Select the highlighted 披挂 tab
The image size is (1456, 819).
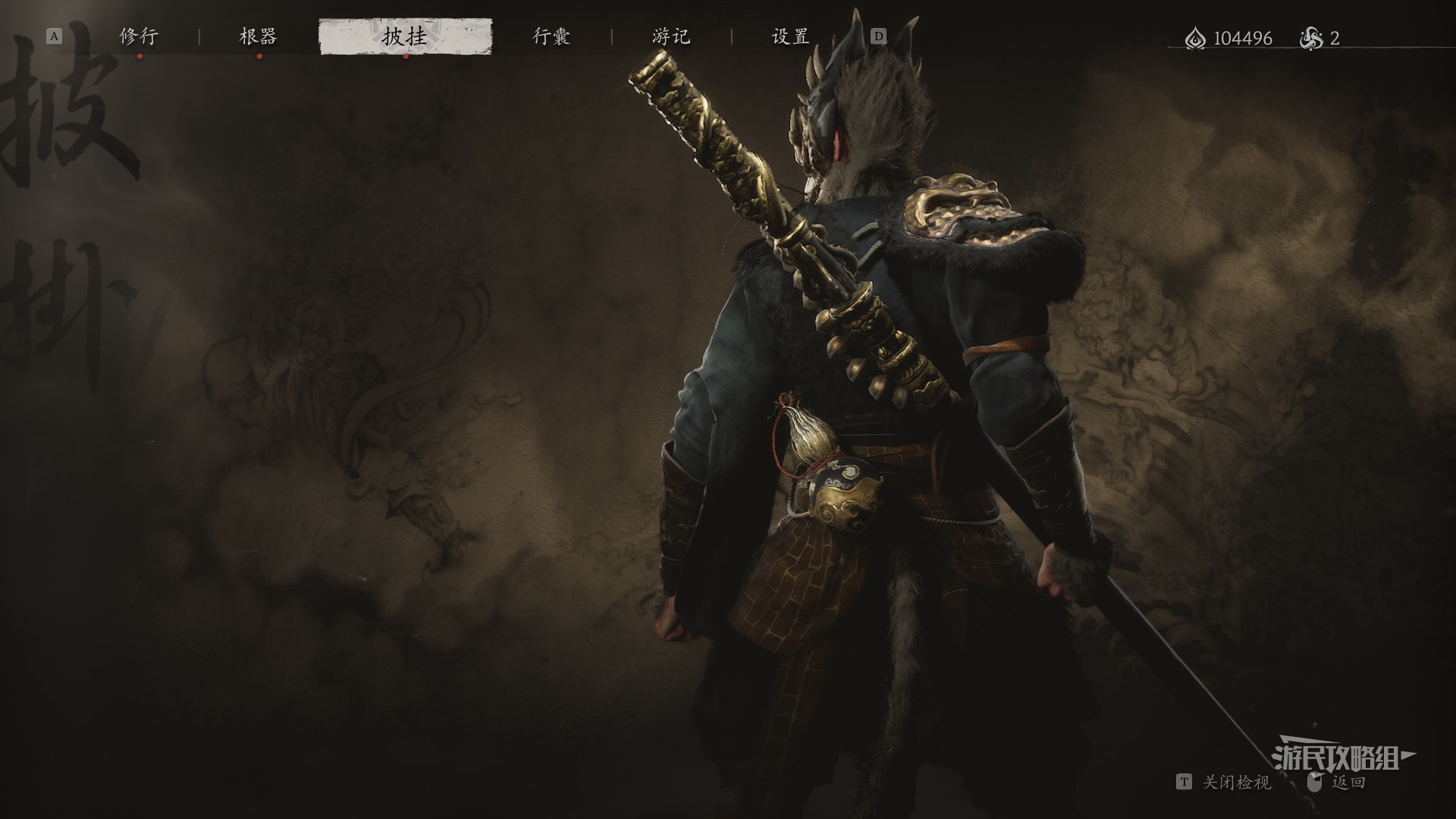tap(405, 36)
